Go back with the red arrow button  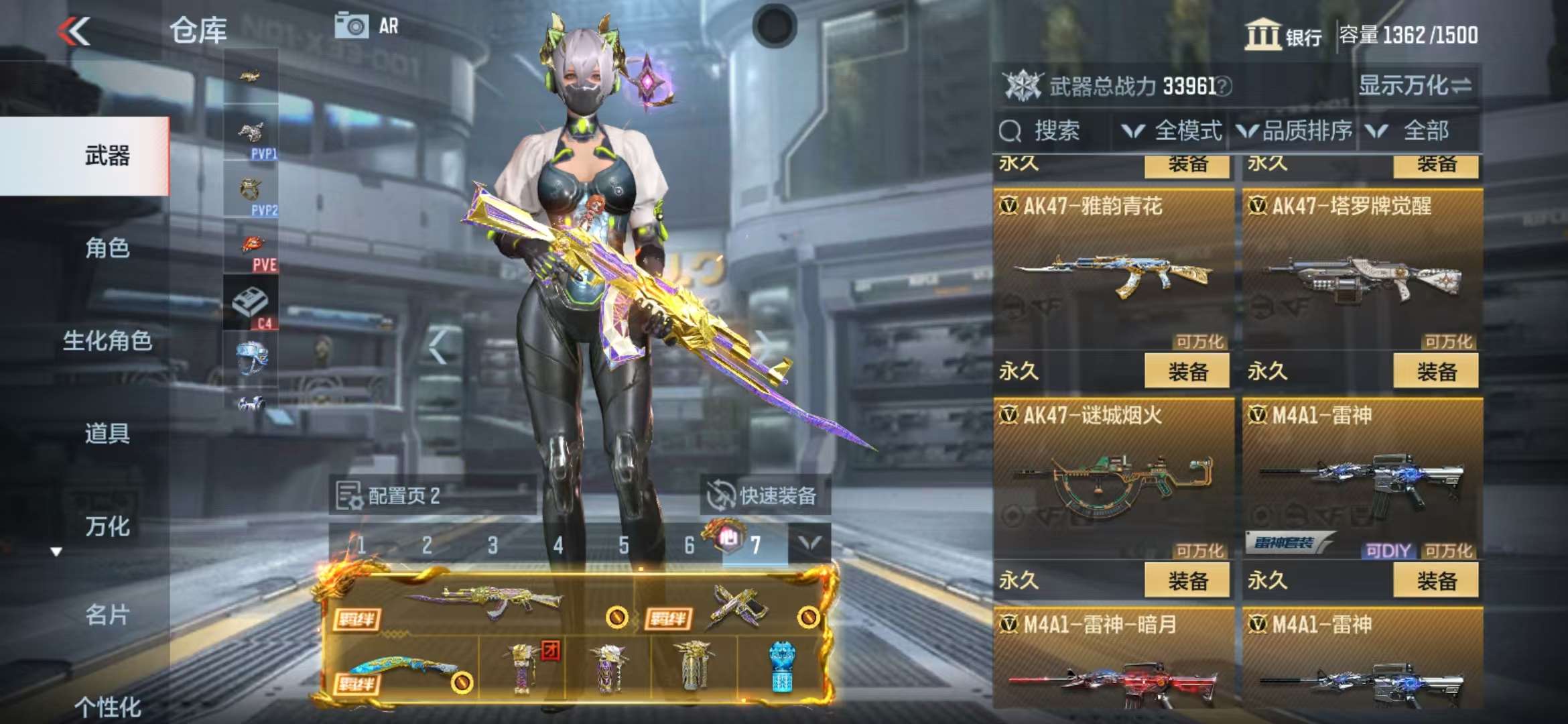74,31
